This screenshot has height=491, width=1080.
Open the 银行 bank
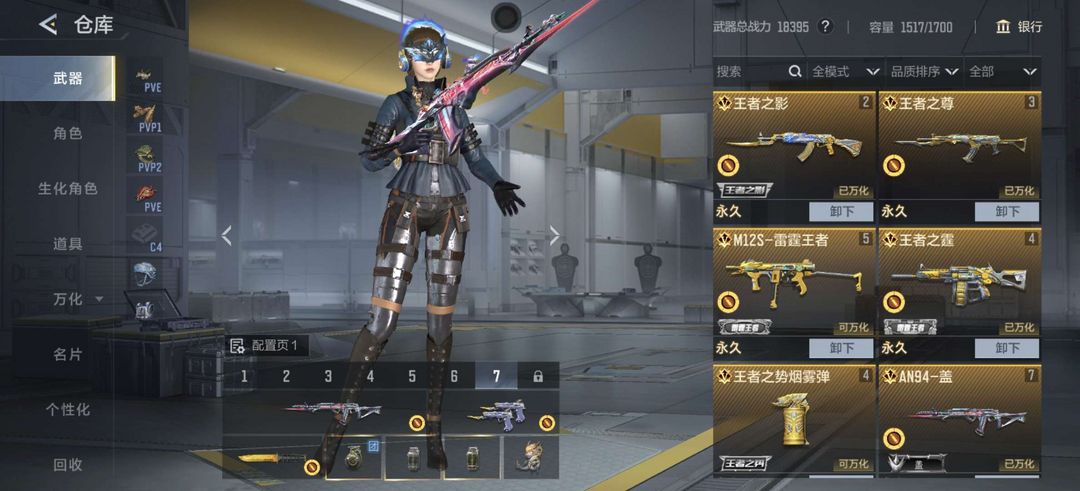[1019, 27]
